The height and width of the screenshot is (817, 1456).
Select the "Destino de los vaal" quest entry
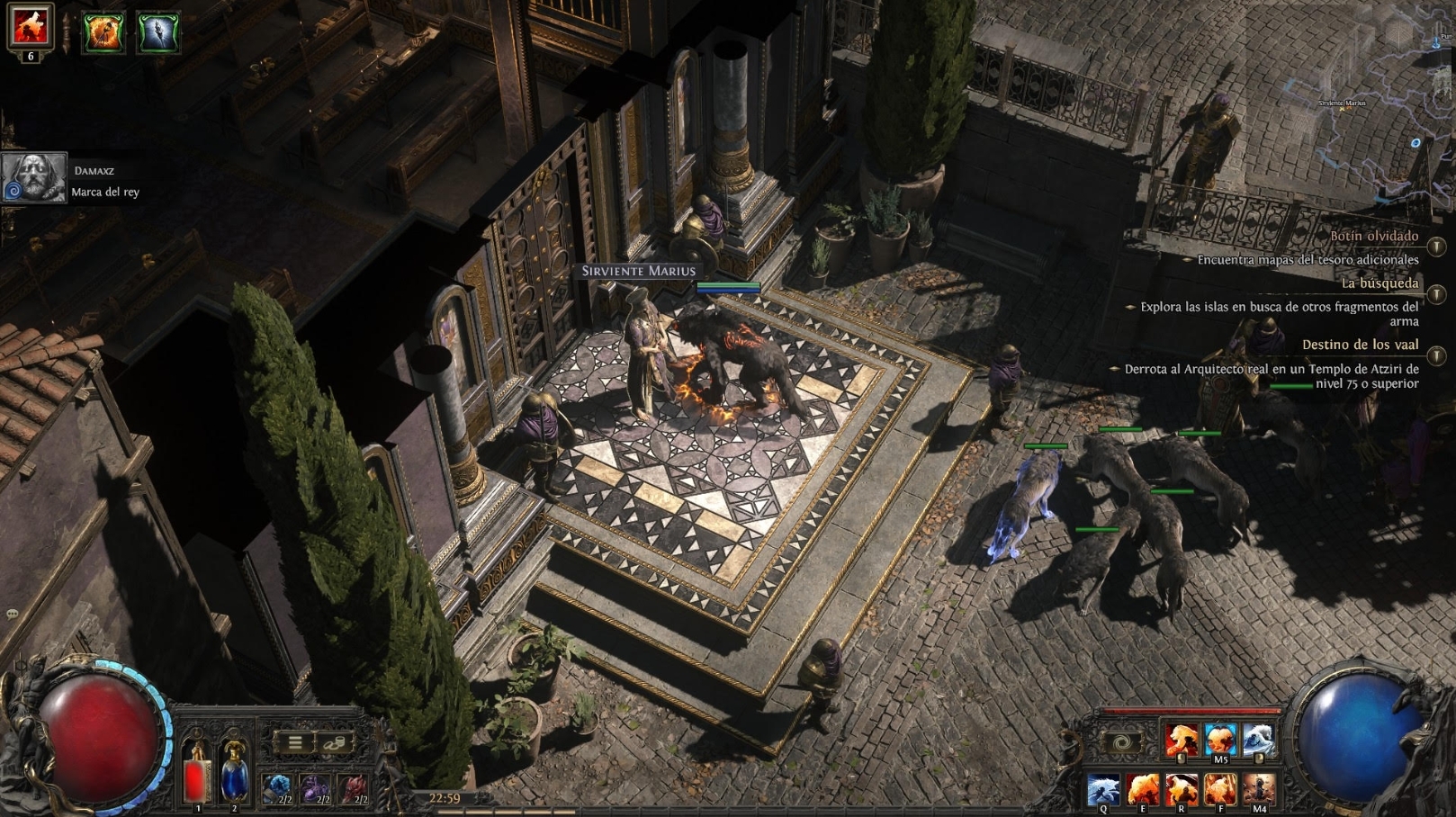[1360, 345]
